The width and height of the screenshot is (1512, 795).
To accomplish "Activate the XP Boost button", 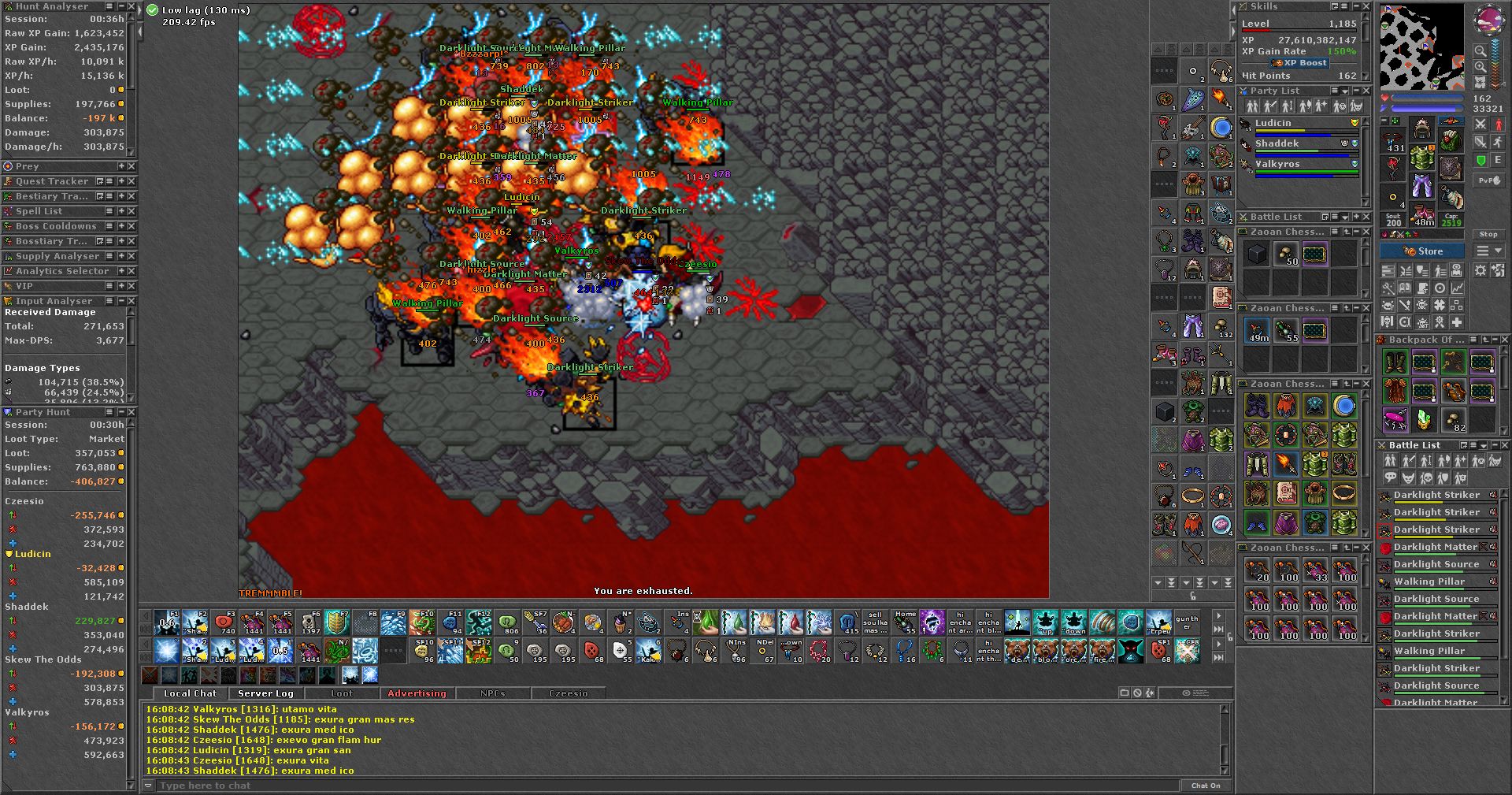I will (1300, 63).
